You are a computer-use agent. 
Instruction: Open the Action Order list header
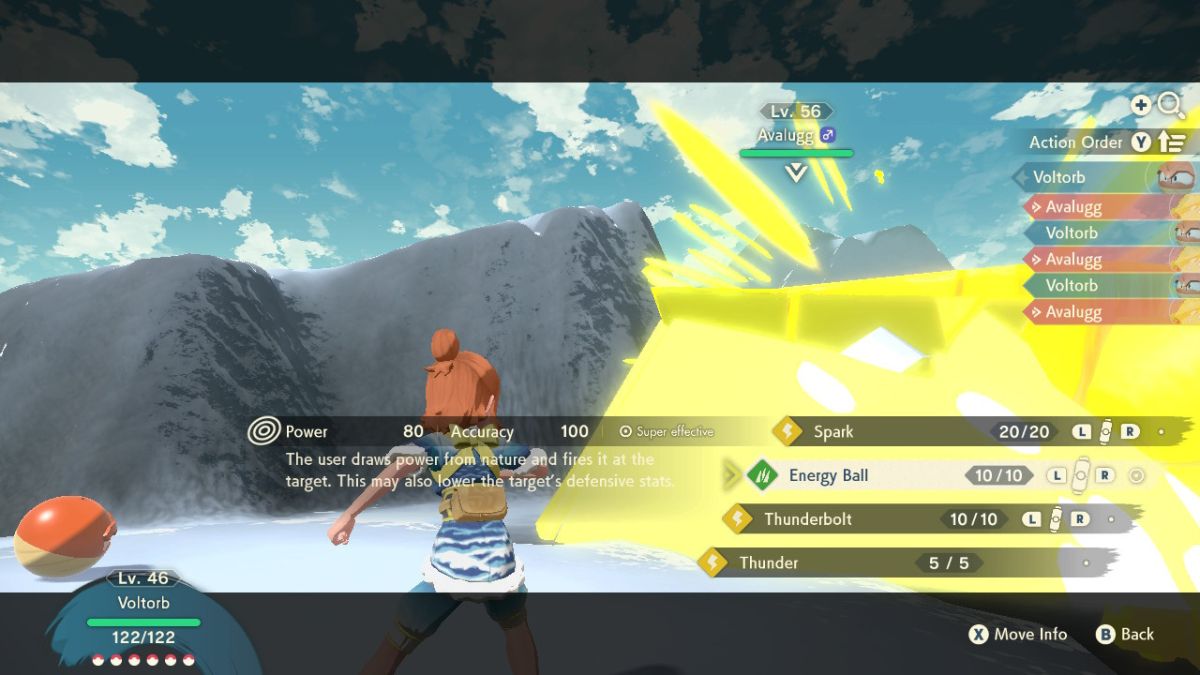[1076, 142]
